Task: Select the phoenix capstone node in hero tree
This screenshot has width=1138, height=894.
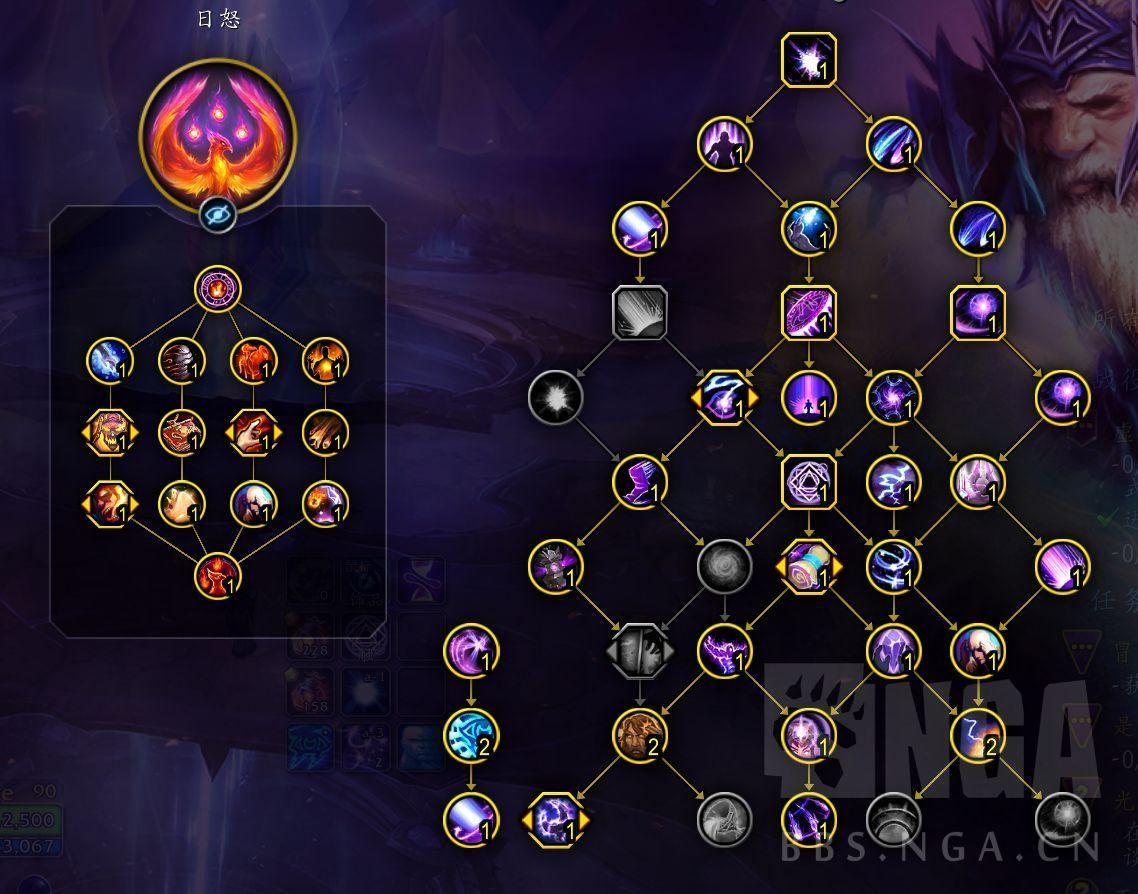Action: (x=217, y=575)
